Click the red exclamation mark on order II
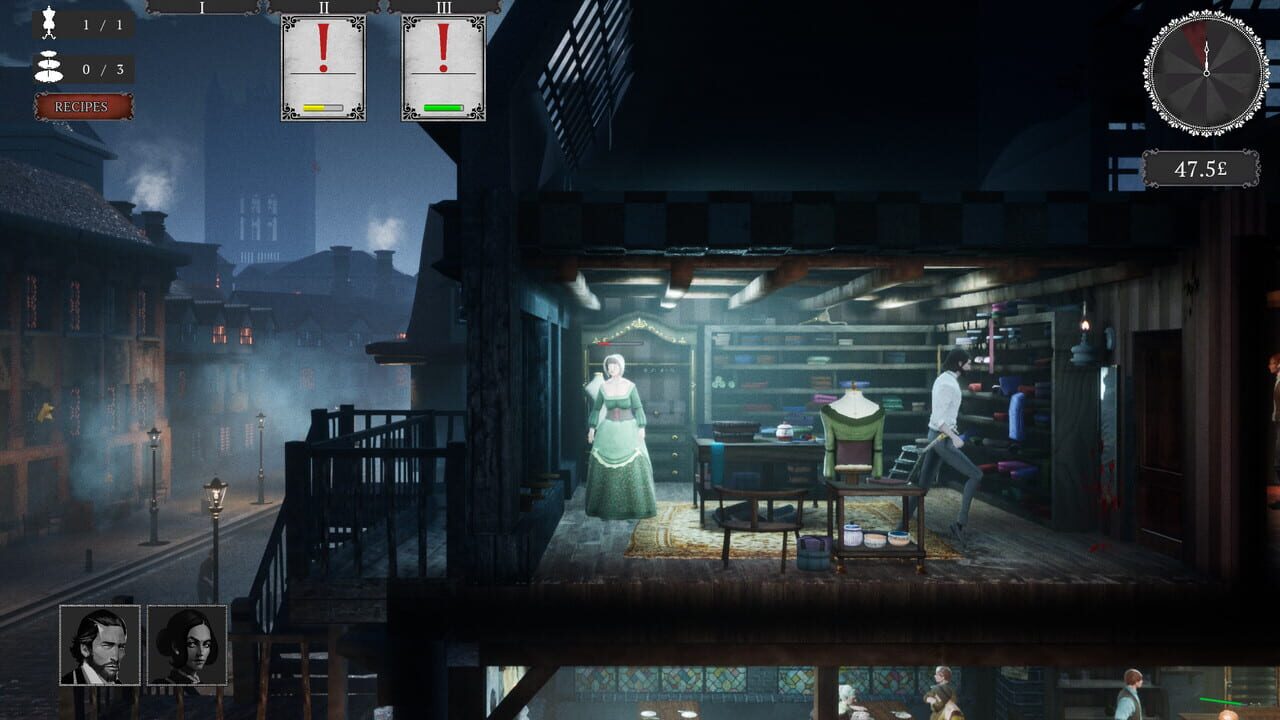 pos(322,47)
